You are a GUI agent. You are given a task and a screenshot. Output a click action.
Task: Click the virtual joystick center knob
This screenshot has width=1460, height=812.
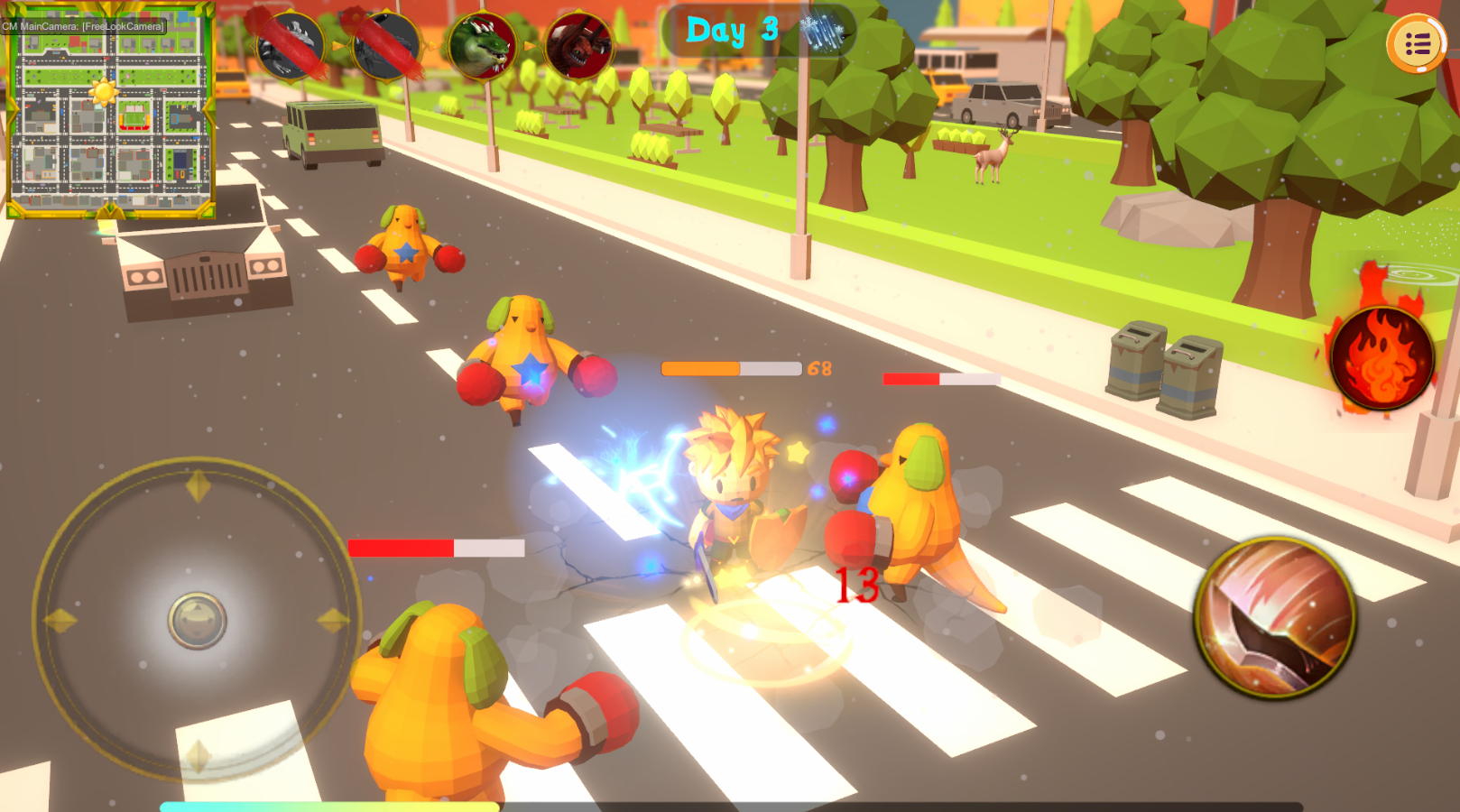(x=197, y=621)
